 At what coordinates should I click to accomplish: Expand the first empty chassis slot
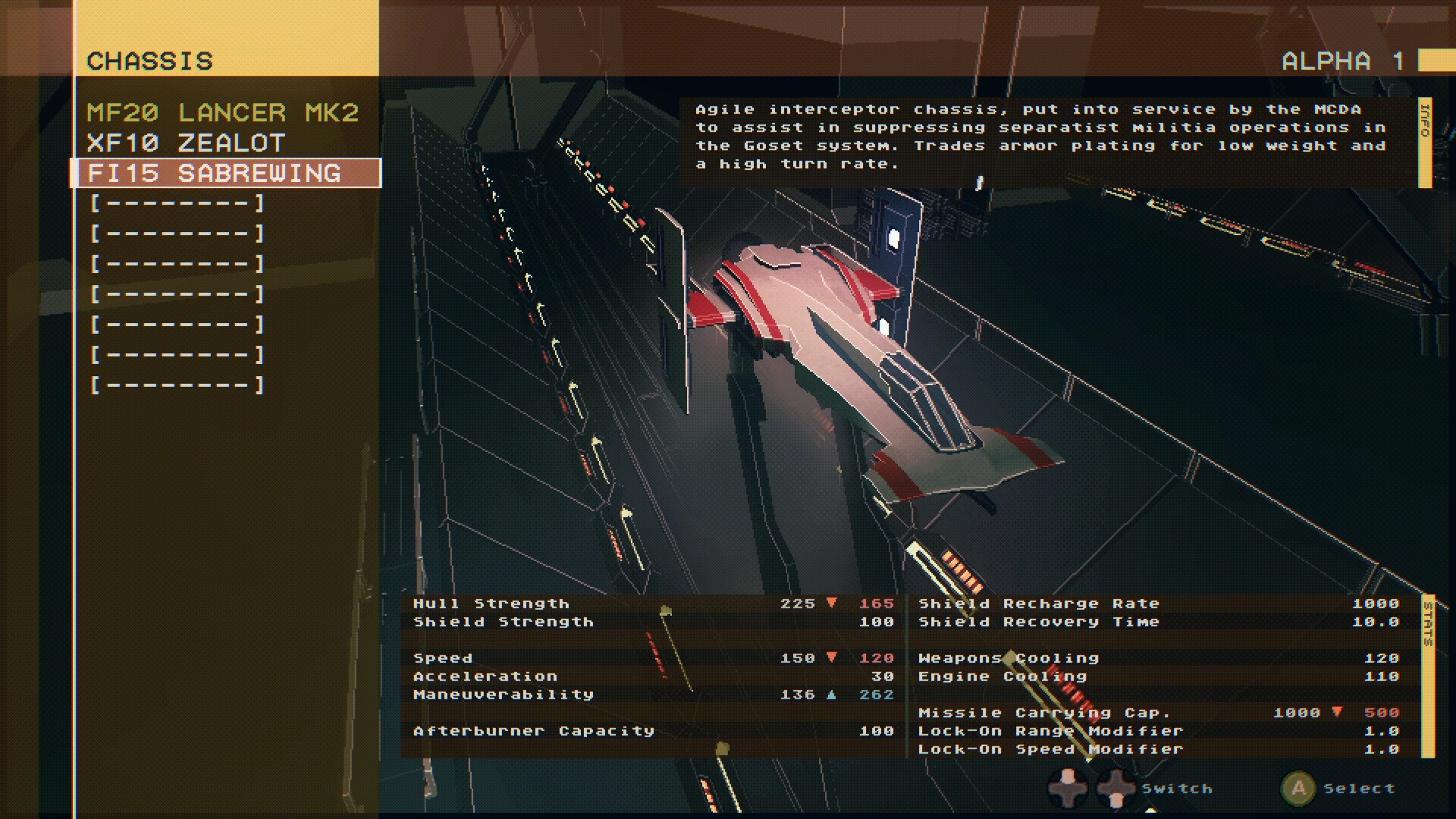[178, 202]
